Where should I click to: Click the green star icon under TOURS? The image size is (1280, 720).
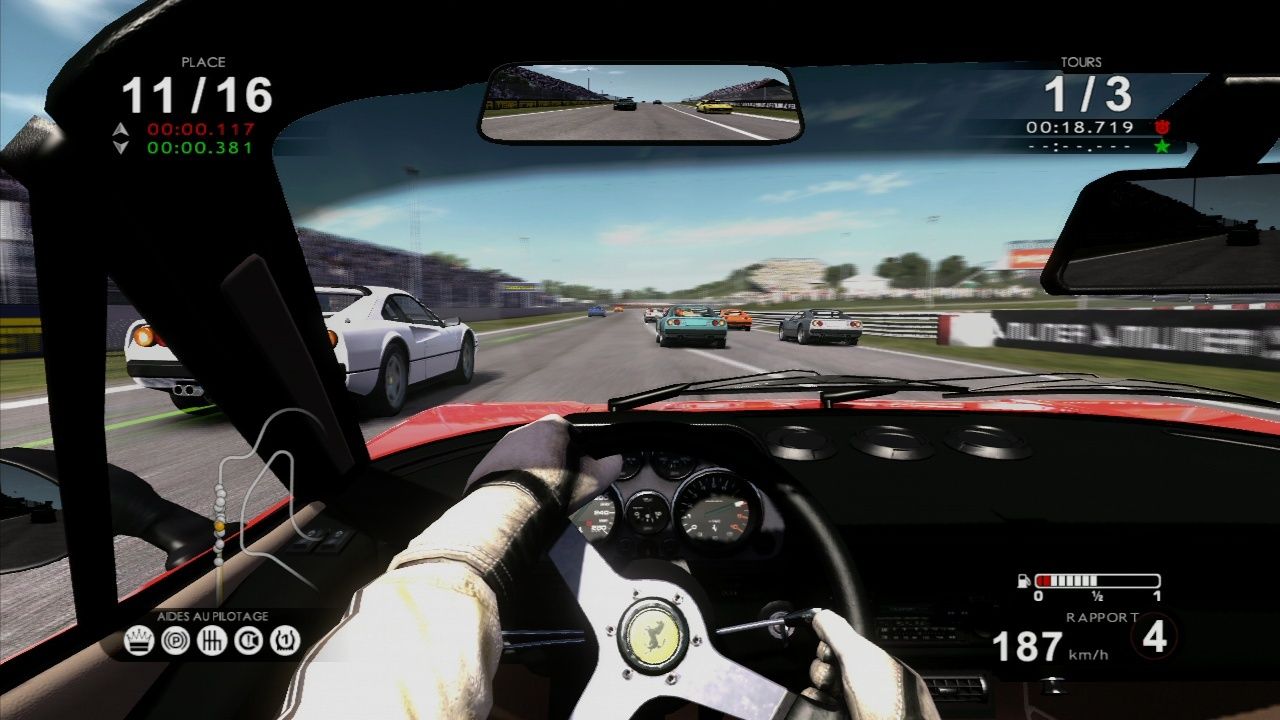click(1163, 148)
